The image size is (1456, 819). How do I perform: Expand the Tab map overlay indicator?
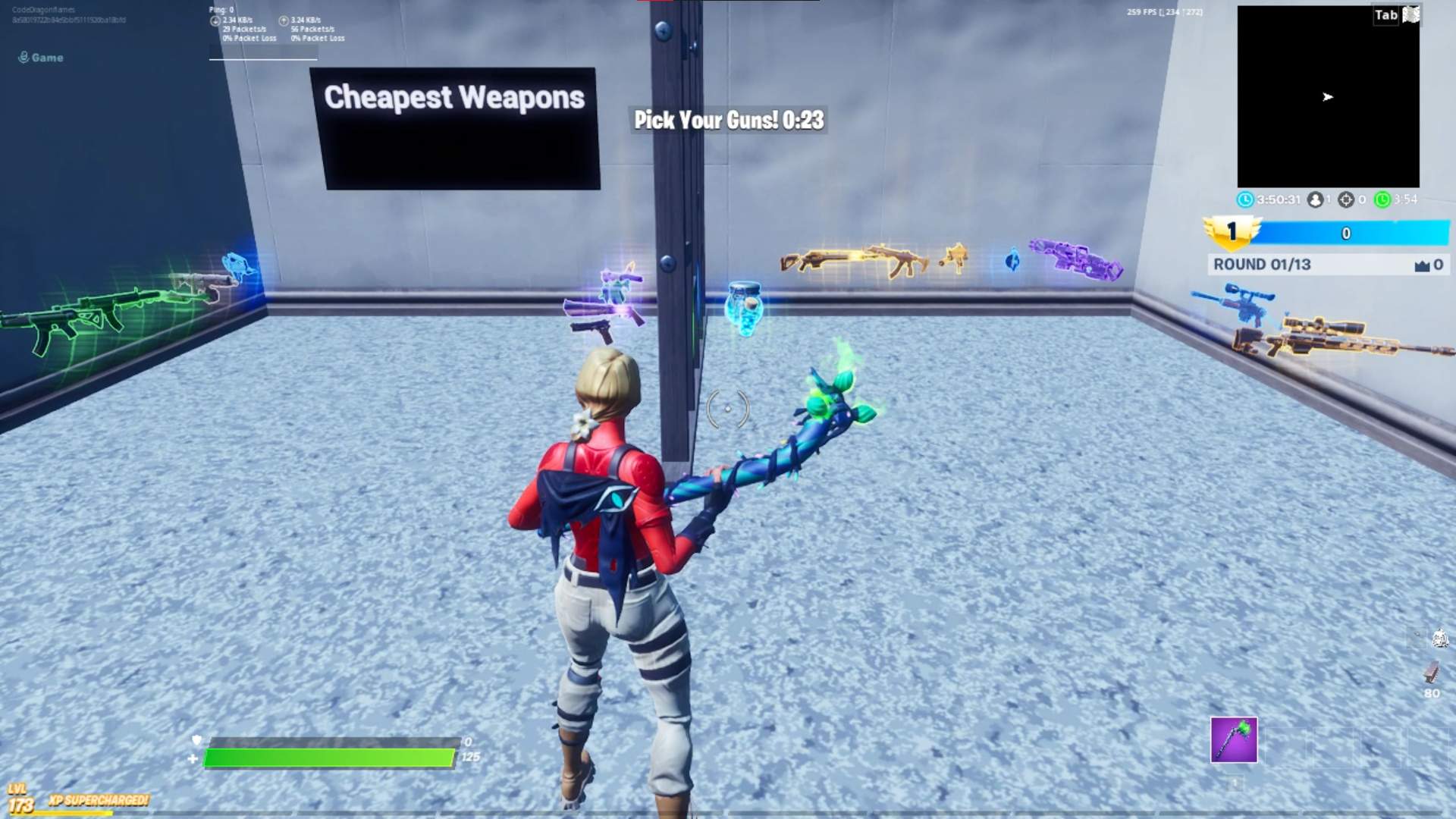(x=1385, y=14)
